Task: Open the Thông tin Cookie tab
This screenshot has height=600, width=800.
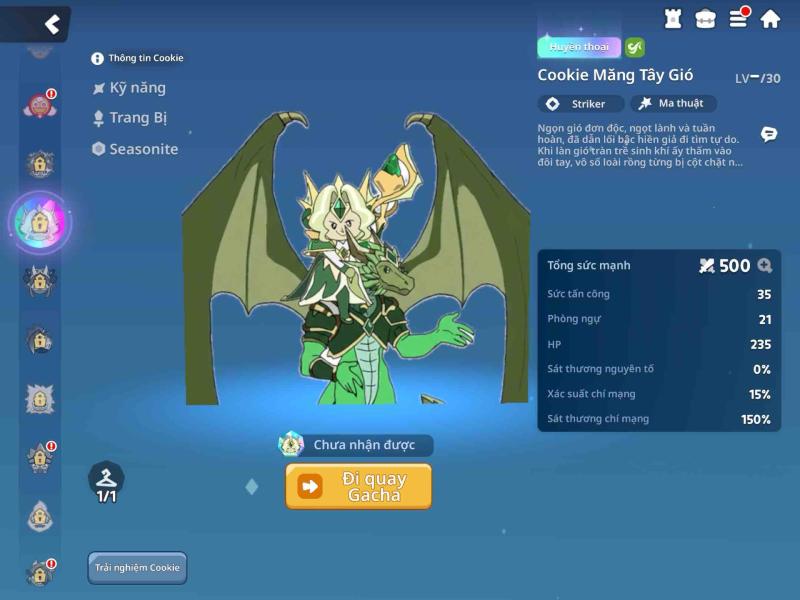Action: 138,58
